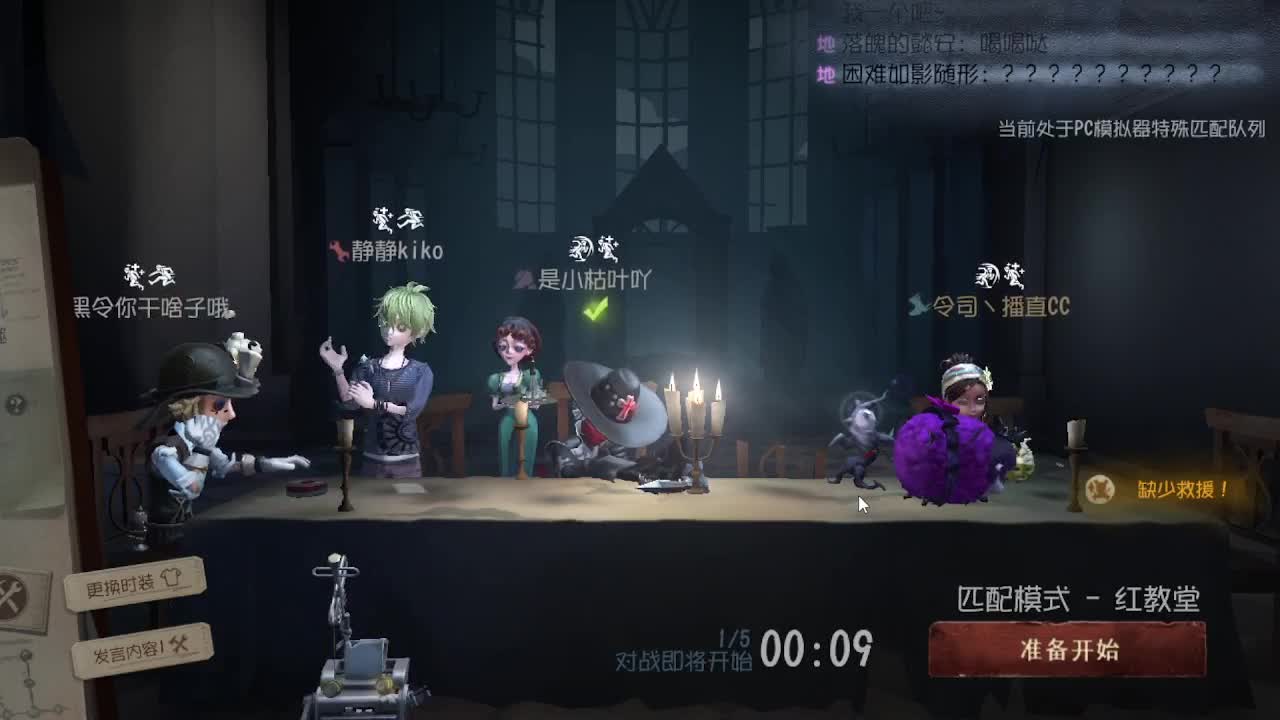This screenshot has height=720, width=1280.
Task: Click the spider emblem above 令司丶播直CC
Action: point(985,272)
